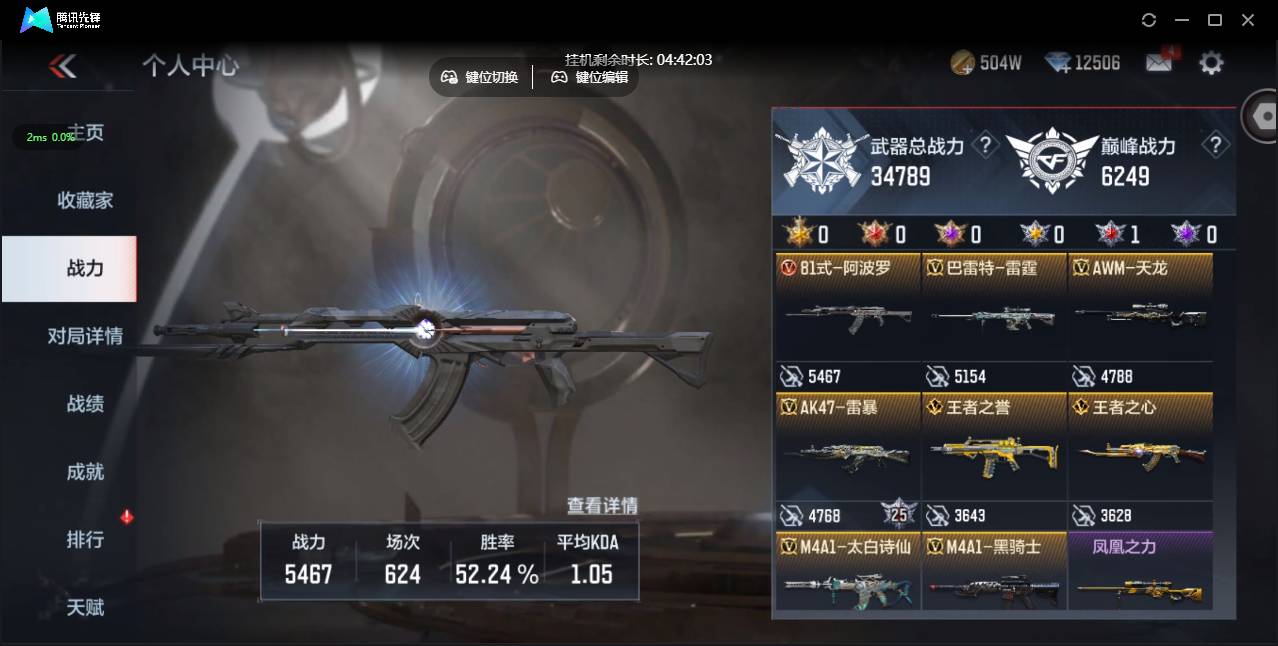Open the 天赋 talent tab
This screenshot has height=646, width=1278.
(x=85, y=607)
